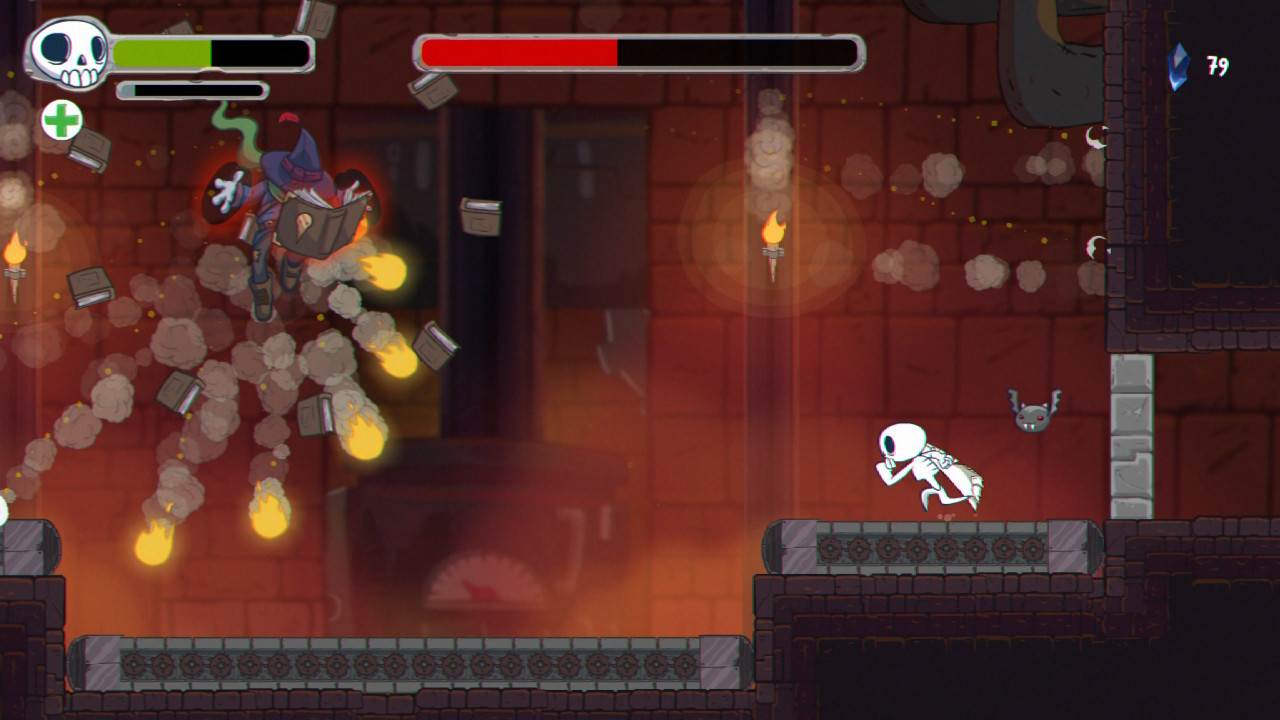Select the green plus health pickup icon
Viewport: 1280px width, 720px height.
pyautogui.click(x=61, y=122)
